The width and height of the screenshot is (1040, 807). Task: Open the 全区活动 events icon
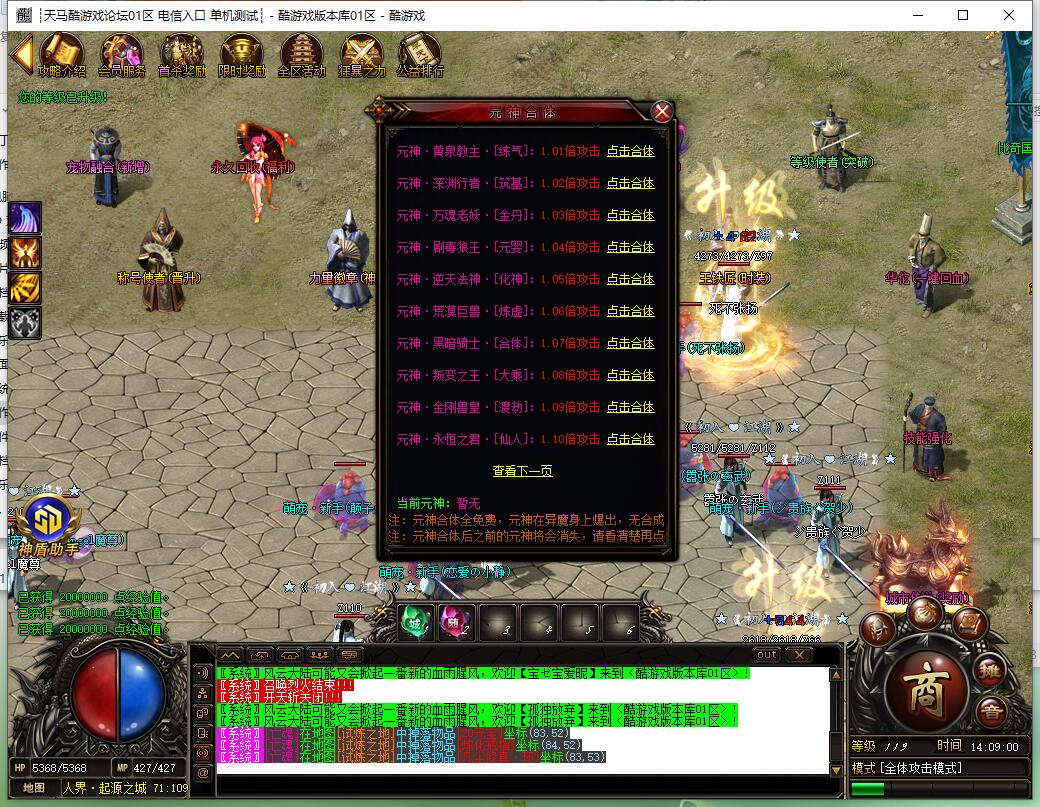tap(301, 54)
